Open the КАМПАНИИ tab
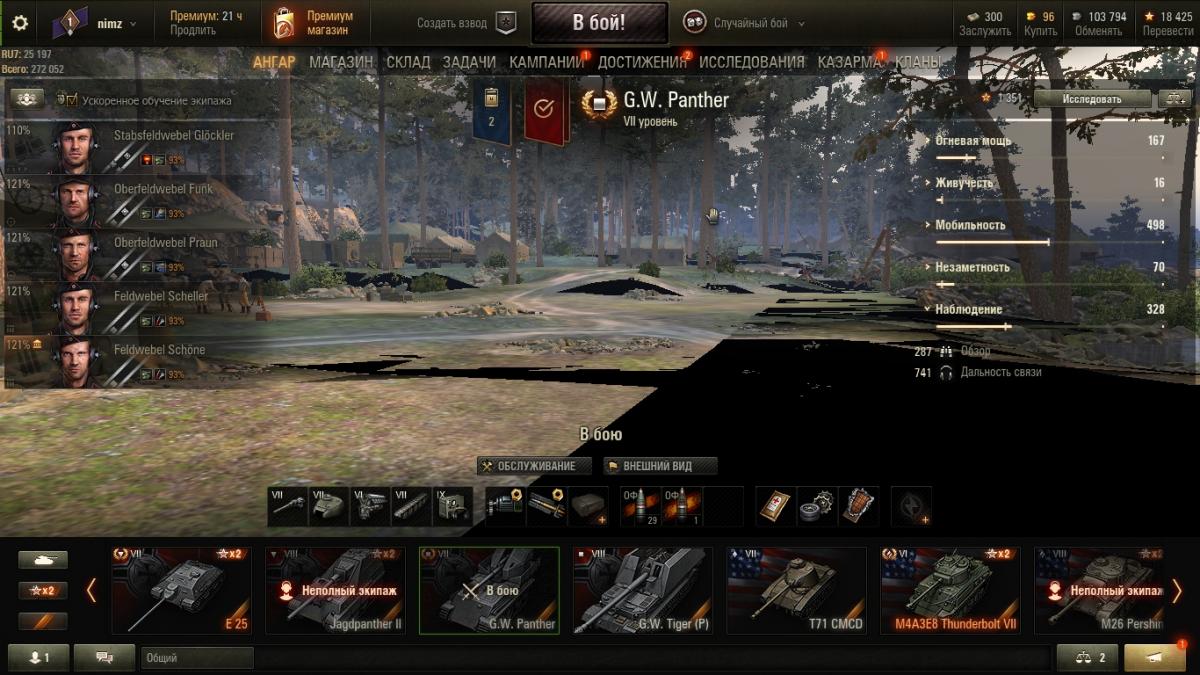Image resolution: width=1200 pixels, height=675 pixels. [x=546, y=62]
